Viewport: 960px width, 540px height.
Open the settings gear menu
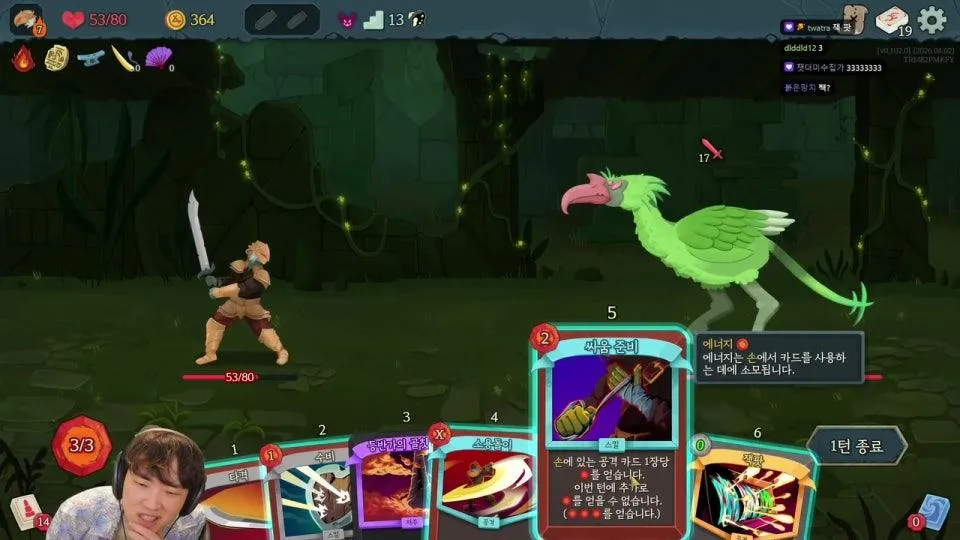pos(932,20)
